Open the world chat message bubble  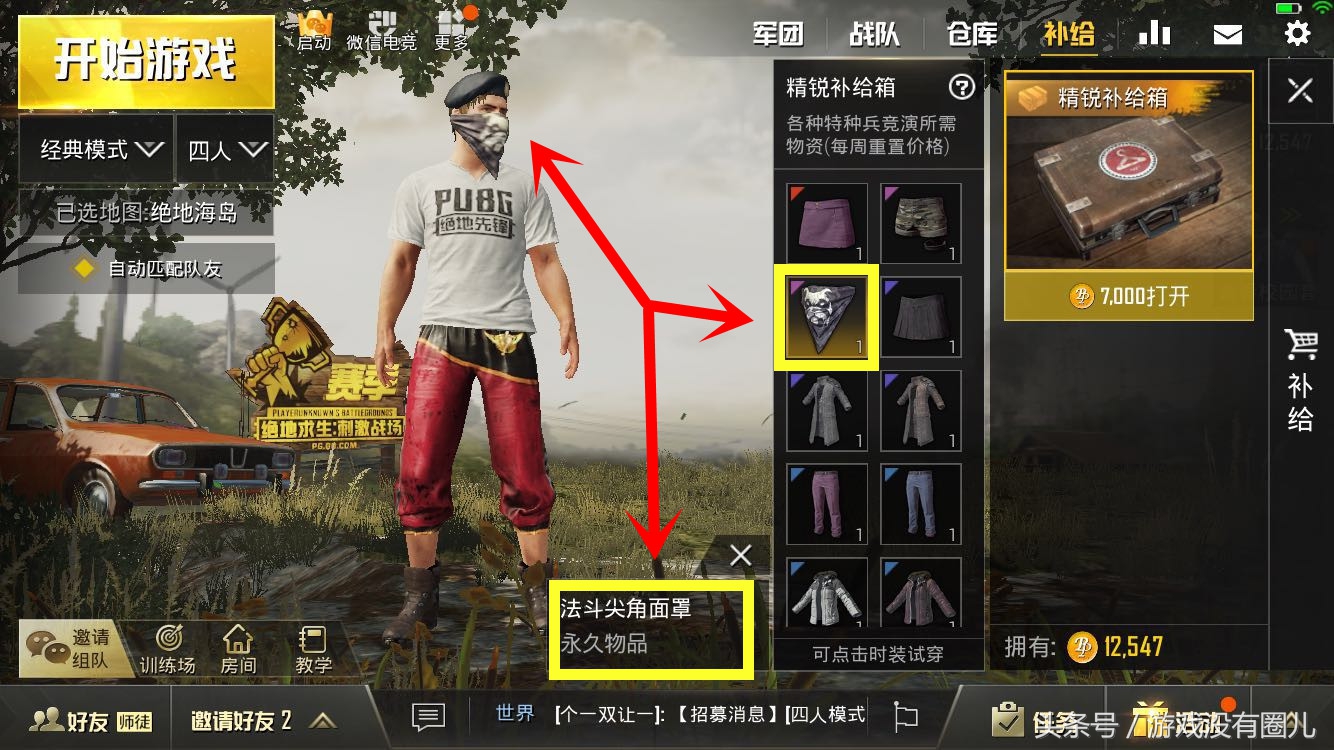coord(427,717)
